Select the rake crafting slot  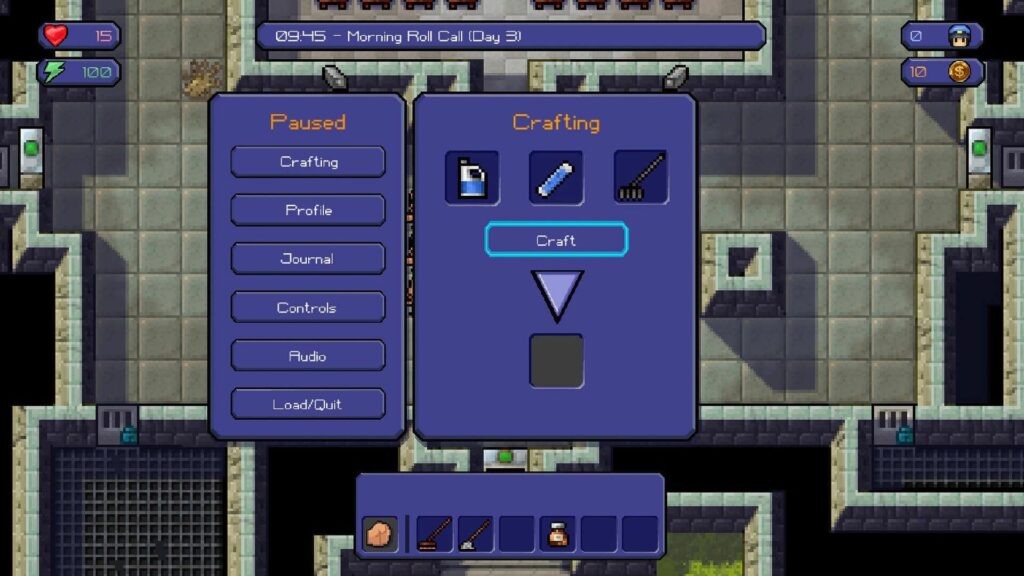tap(641, 178)
